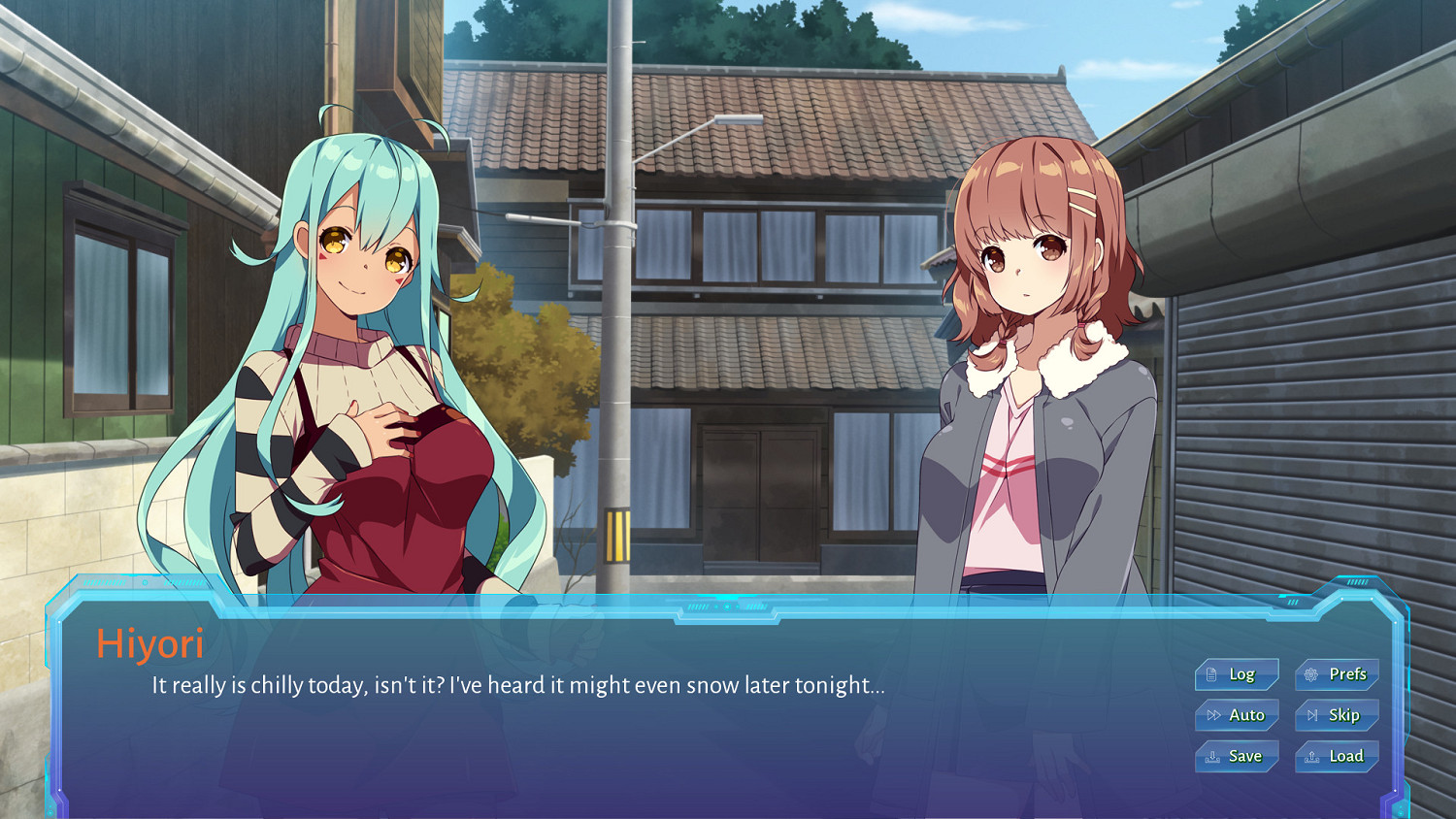Load a saved game with the Load button

(1339, 756)
